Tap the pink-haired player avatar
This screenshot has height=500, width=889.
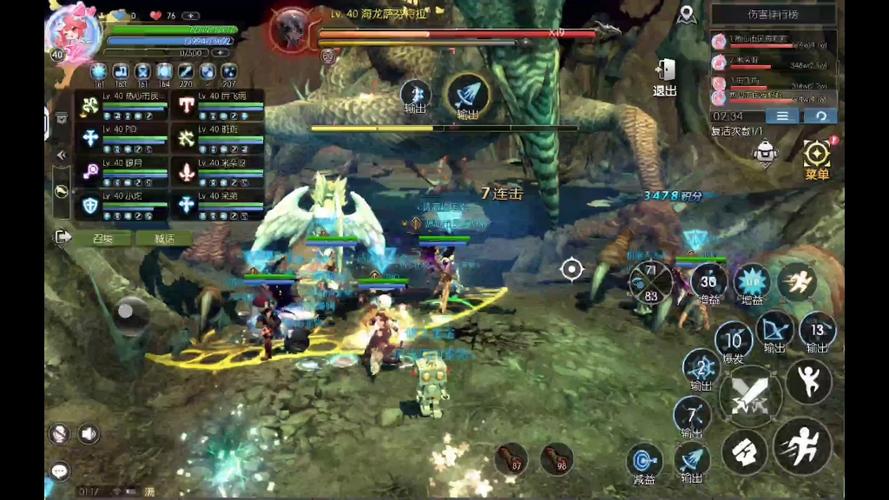(x=74, y=30)
